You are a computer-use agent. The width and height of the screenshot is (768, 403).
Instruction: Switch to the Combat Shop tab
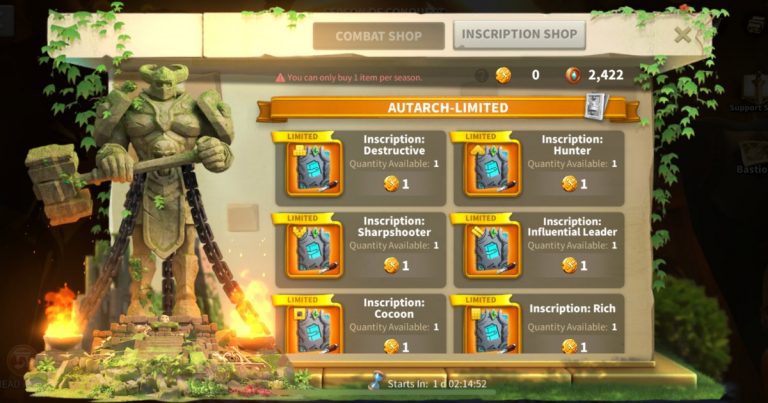378,37
